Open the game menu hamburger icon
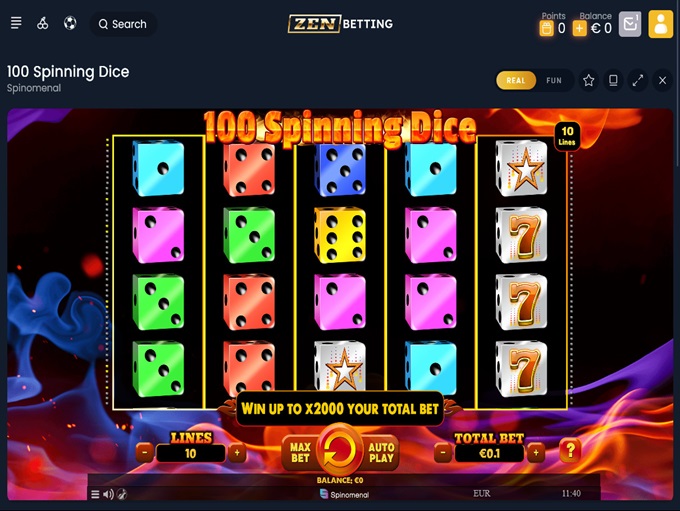Screen dimensions: 680x511 pyautogui.click(x=95, y=494)
